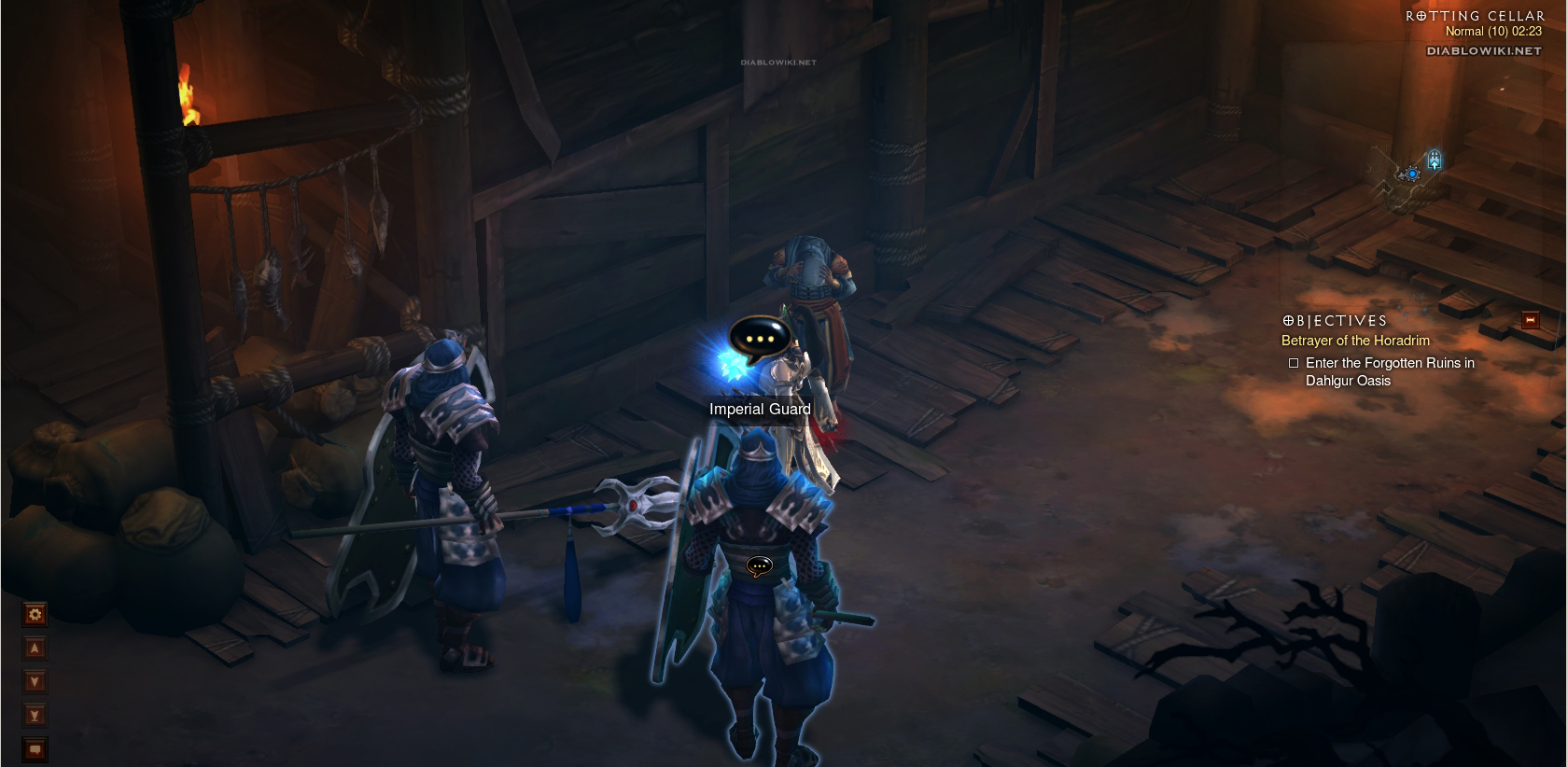Open the gear settings button
The image size is (1568, 767).
[x=35, y=614]
